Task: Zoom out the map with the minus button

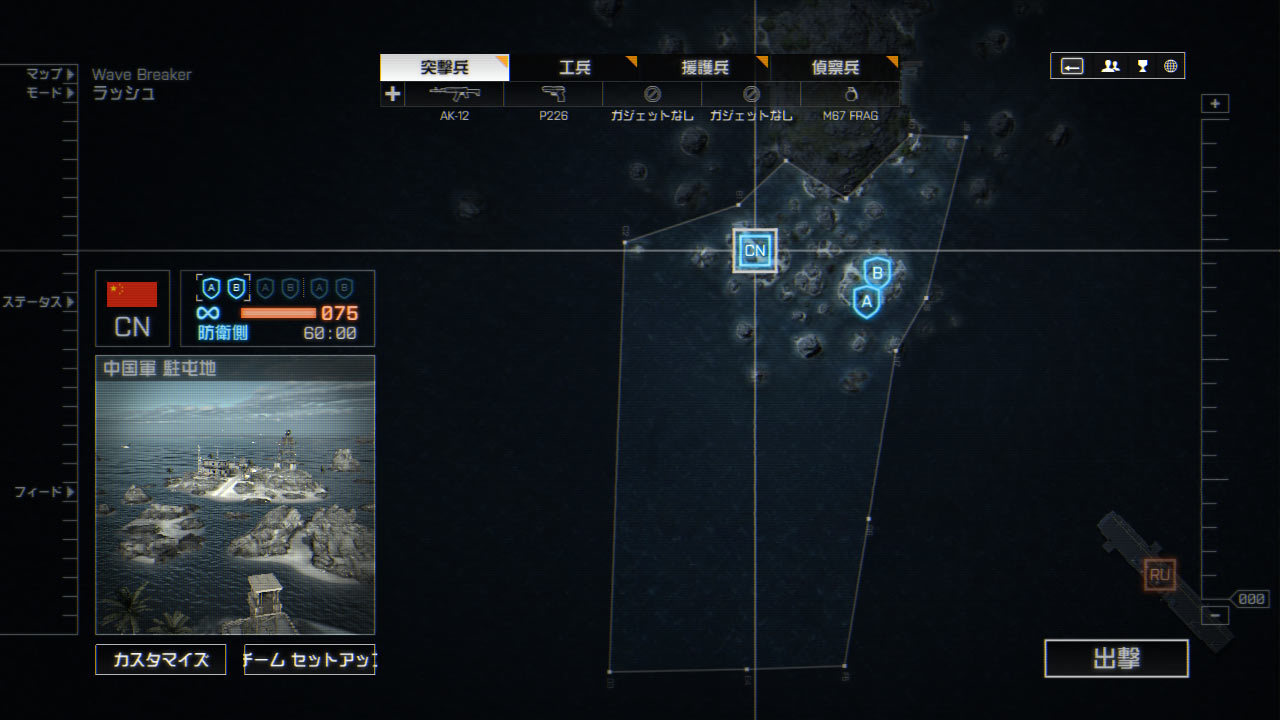Action: tap(1215, 616)
